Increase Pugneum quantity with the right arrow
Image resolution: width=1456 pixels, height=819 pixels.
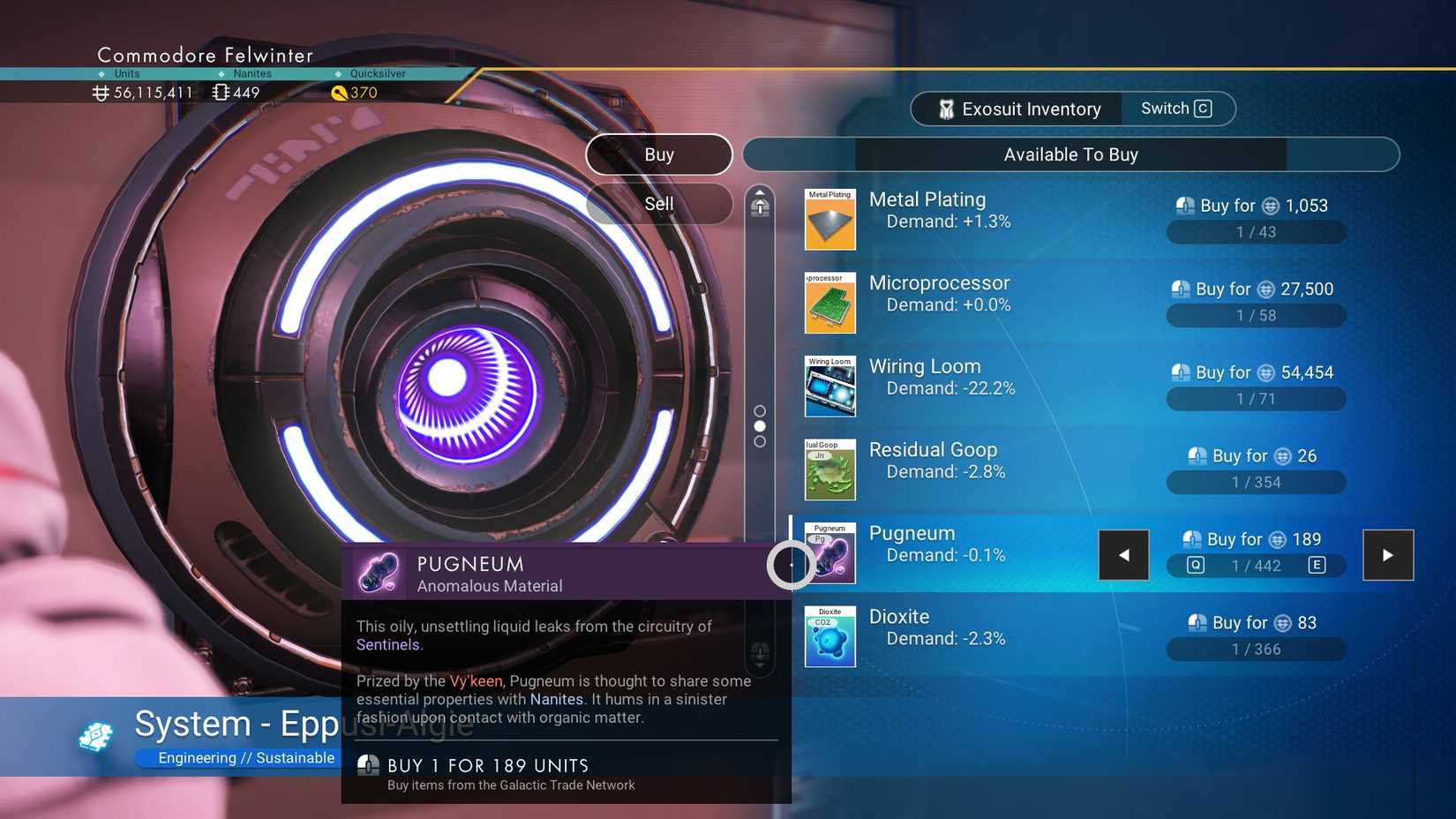(1388, 555)
